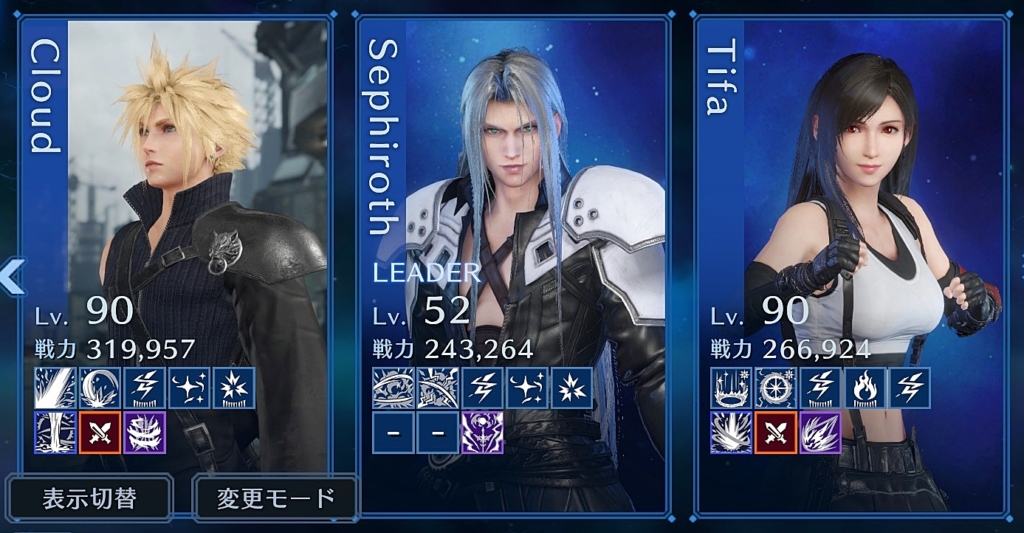This screenshot has height=533, width=1024.
Task: Select Cloud's red crossed swords icon
Action: (100, 432)
